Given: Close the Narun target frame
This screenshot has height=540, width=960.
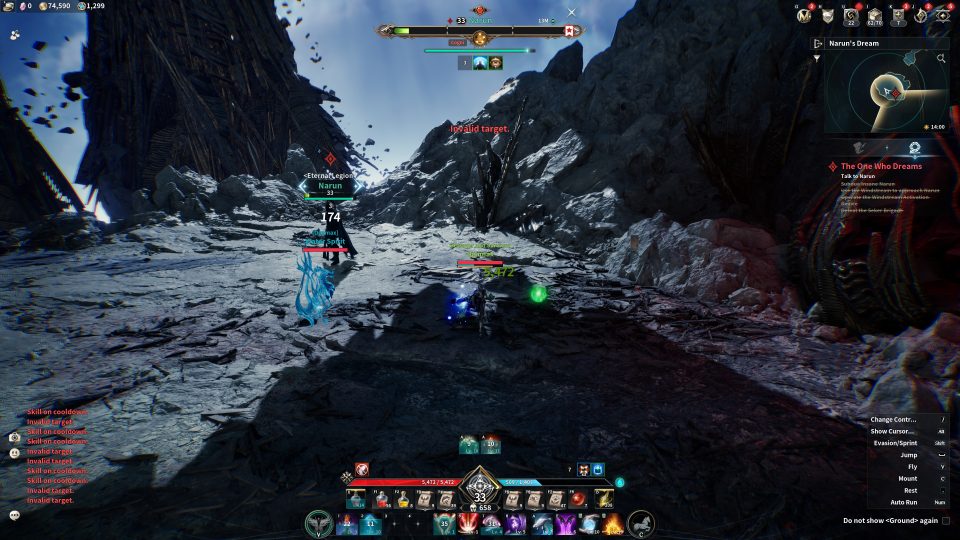Looking at the screenshot, I should (x=572, y=13).
